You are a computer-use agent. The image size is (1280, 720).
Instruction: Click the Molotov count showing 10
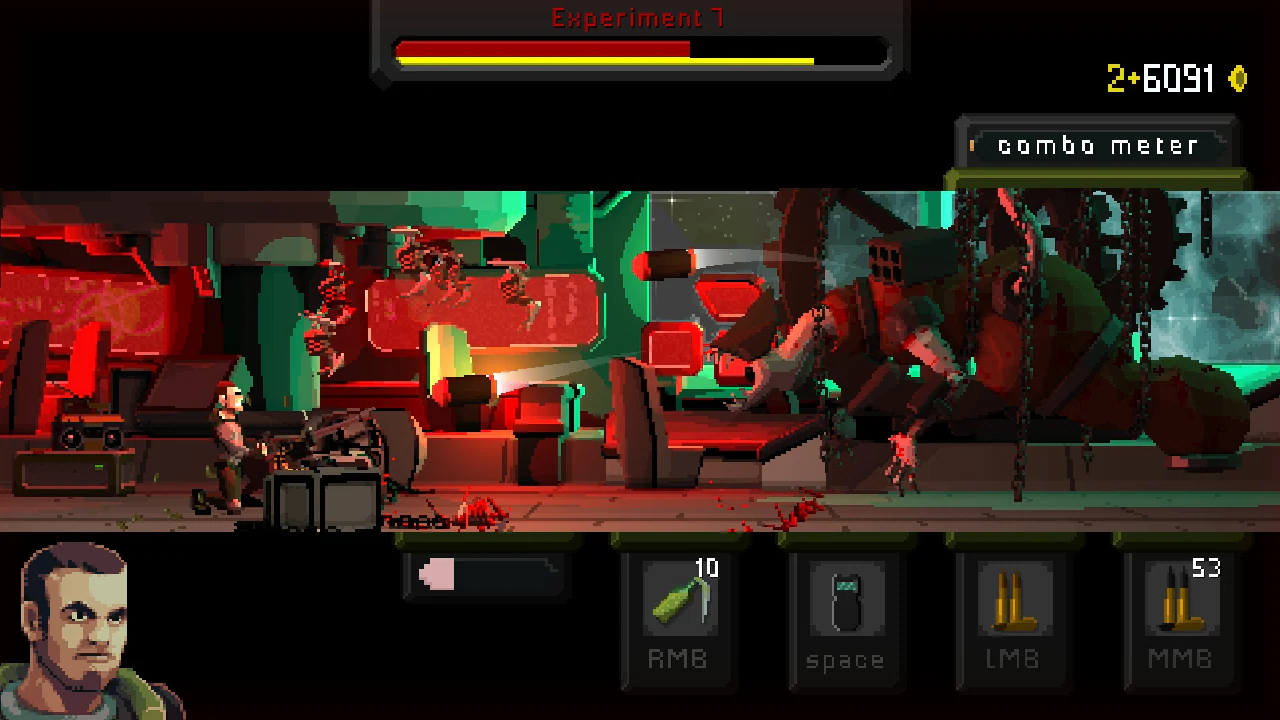coord(706,567)
